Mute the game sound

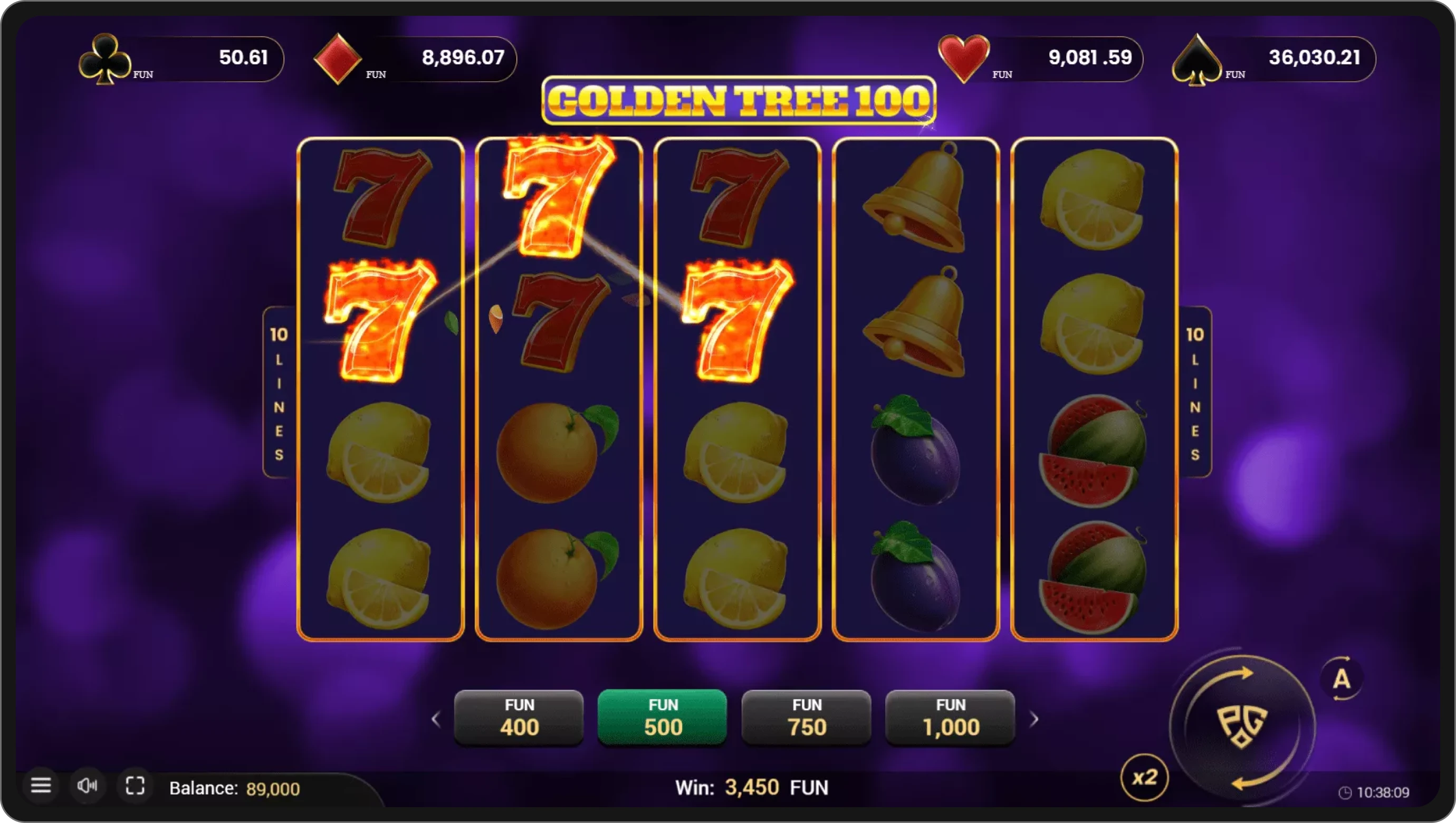coord(88,786)
